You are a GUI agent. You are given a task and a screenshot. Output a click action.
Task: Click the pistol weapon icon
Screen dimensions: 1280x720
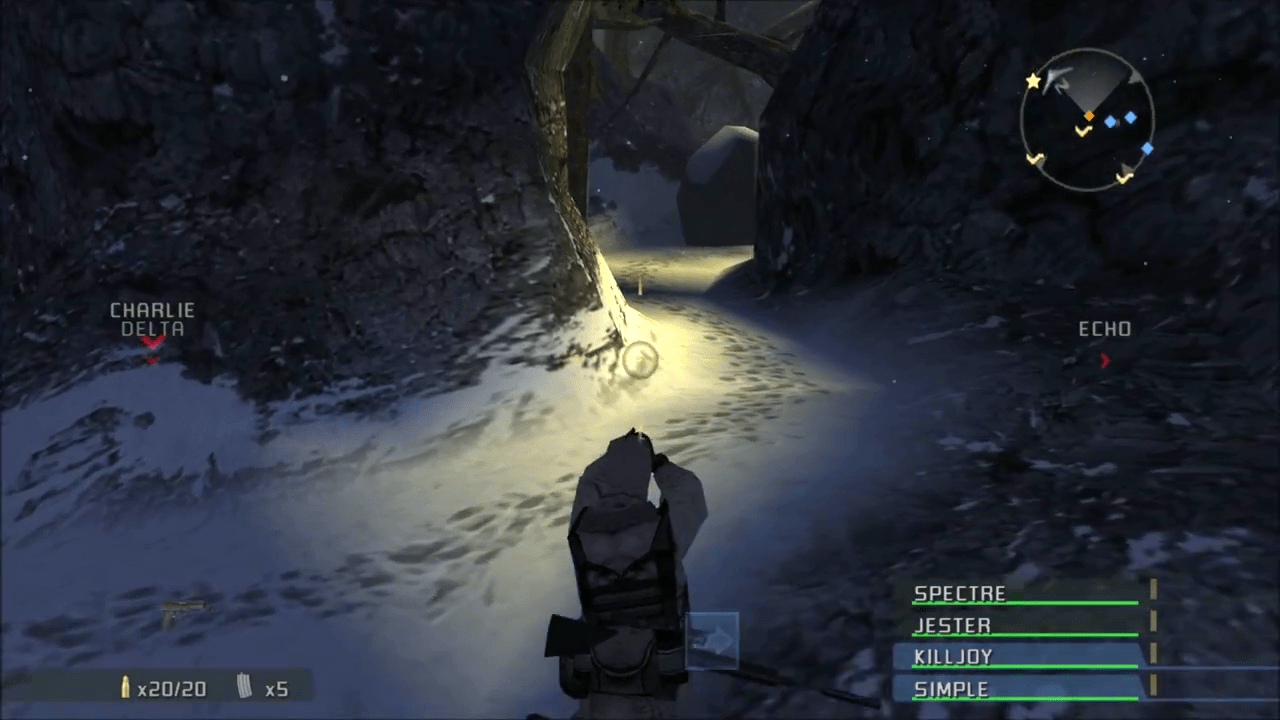(x=183, y=610)
